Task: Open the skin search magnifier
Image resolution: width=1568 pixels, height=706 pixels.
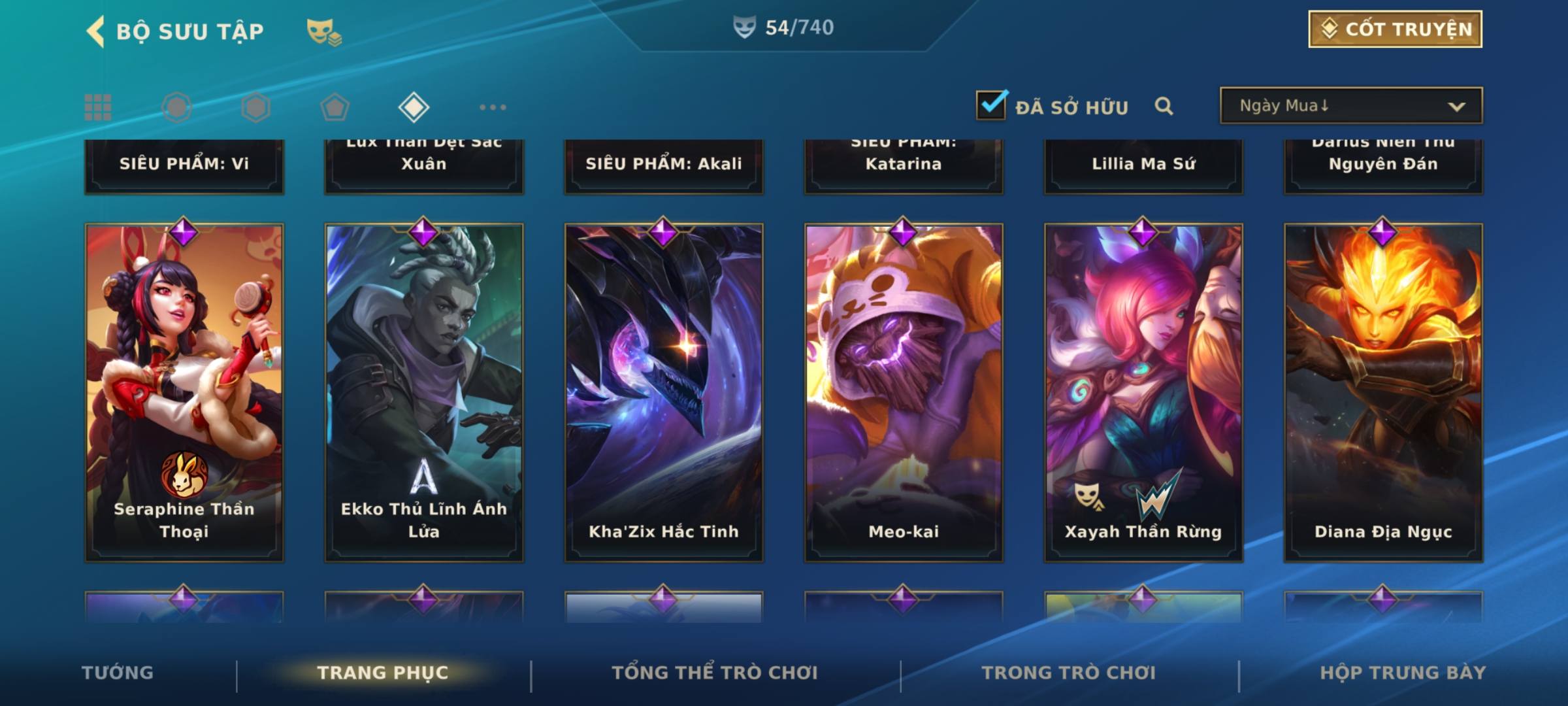Action: 1164,106
